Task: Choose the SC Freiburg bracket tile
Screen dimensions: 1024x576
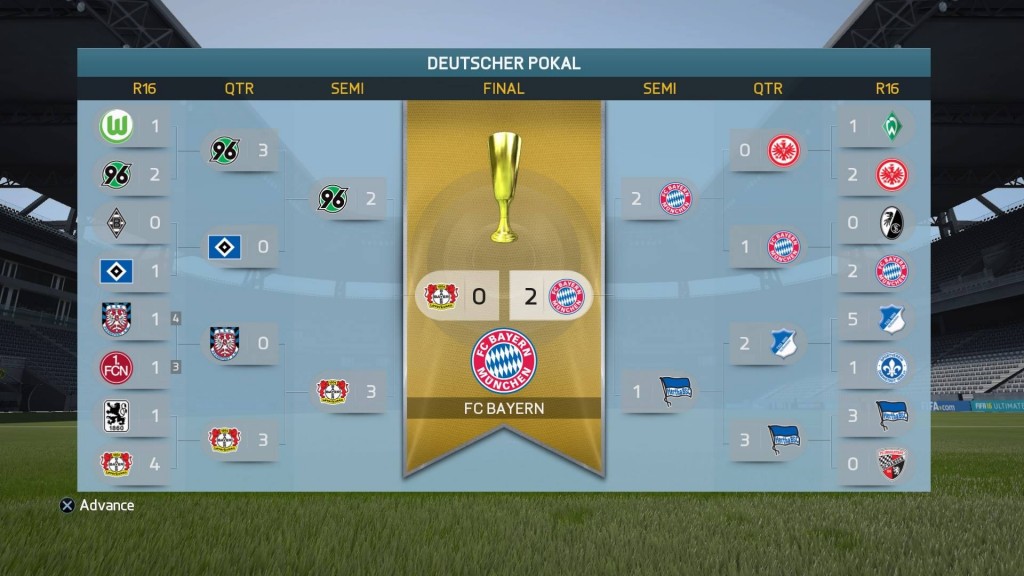Action: coord(875,223)
